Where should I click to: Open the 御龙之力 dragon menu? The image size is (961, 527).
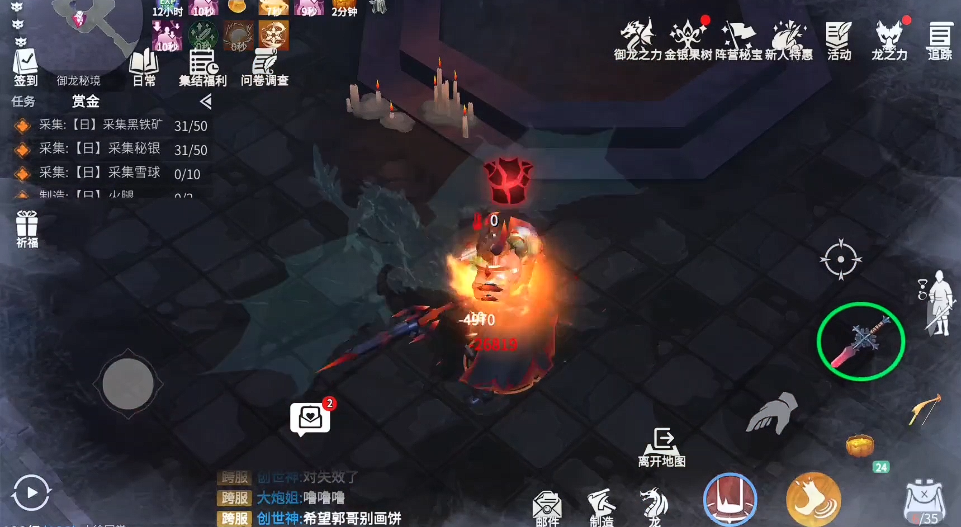pos(638,40)
